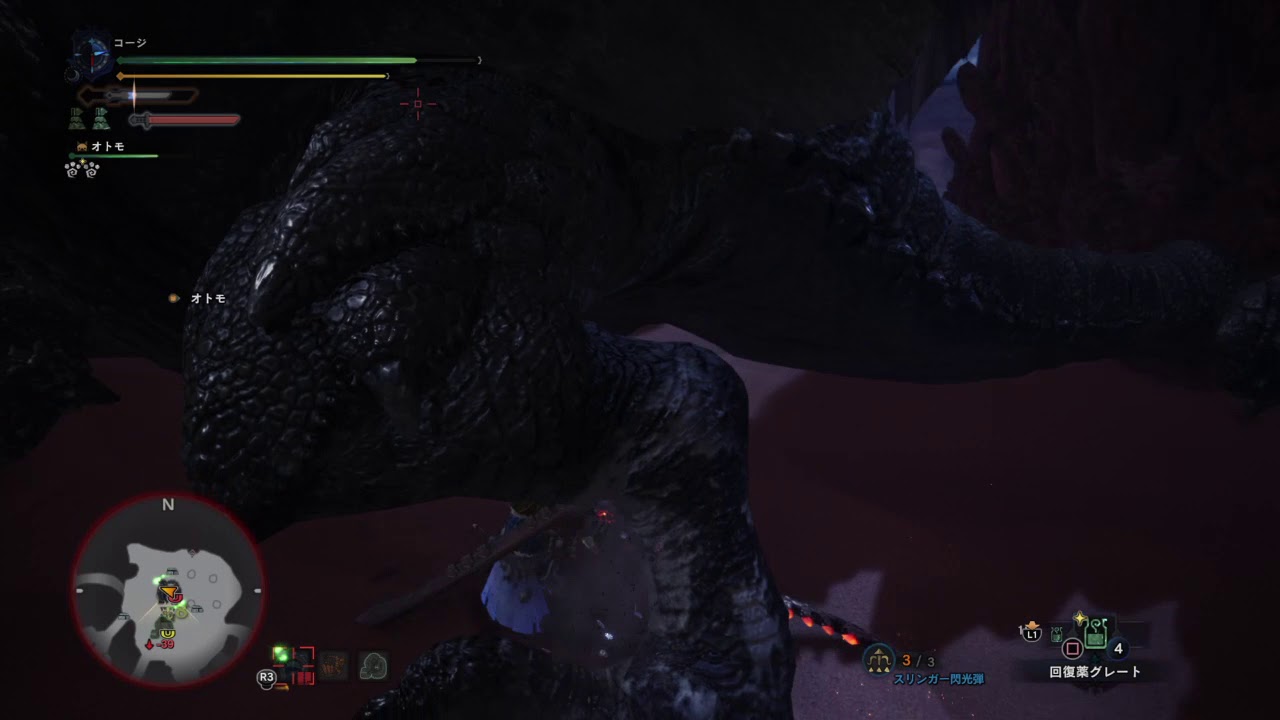Expand the yellow player direction arrow on minimap

168,590
